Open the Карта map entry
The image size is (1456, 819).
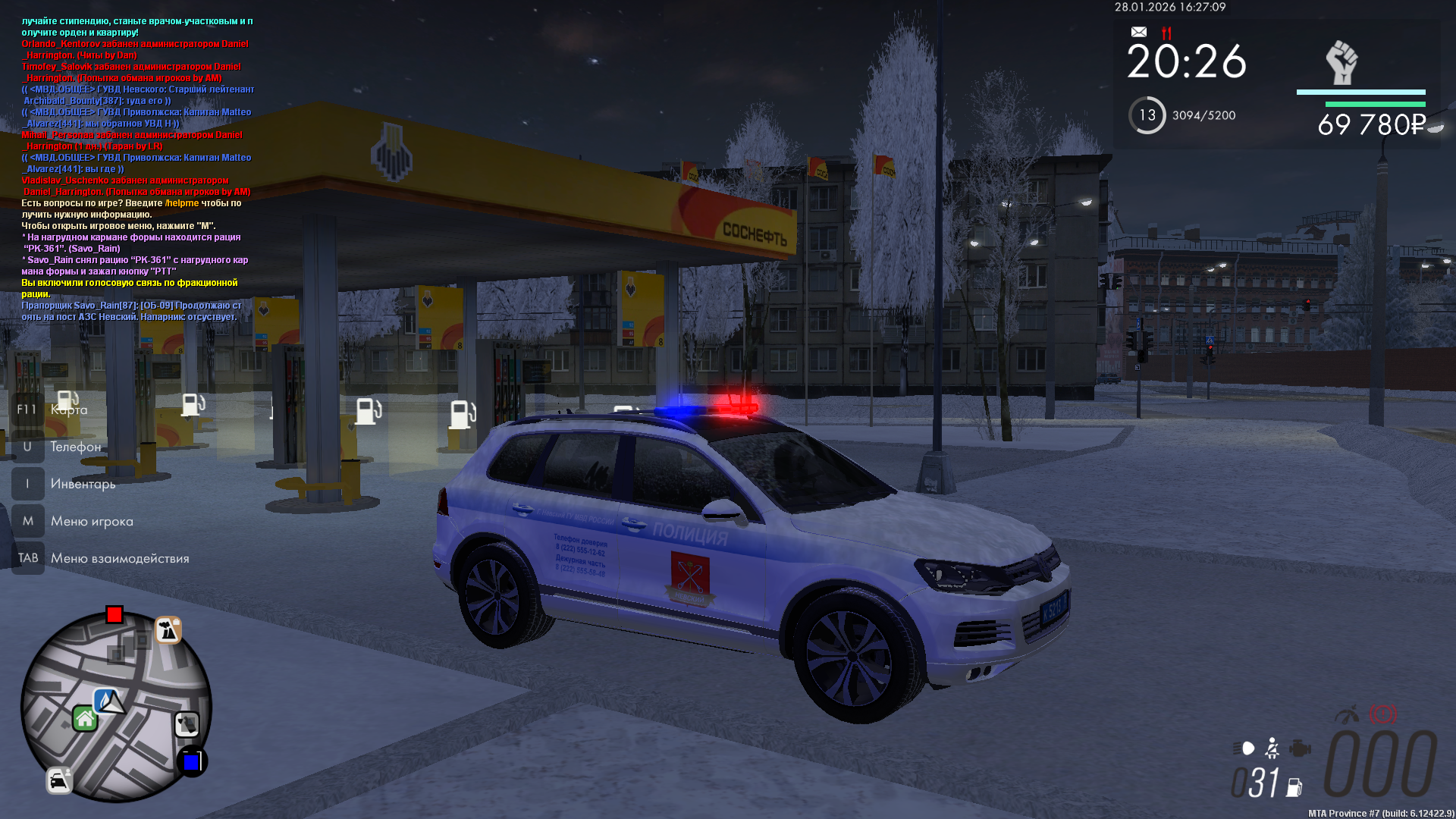point(68,409)
